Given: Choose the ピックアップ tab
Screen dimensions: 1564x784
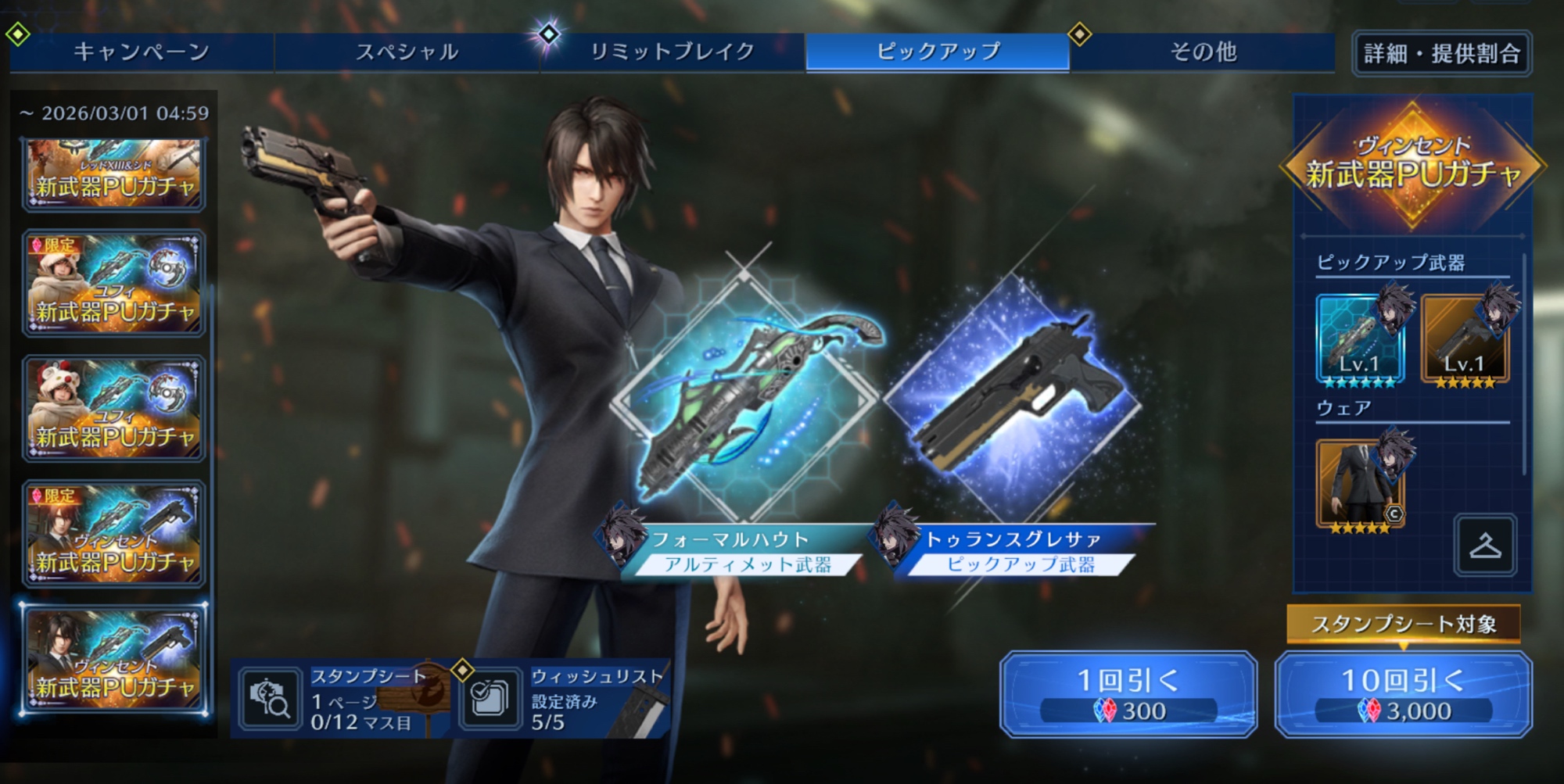Looking at the screenshot, I should pos(938,52).
